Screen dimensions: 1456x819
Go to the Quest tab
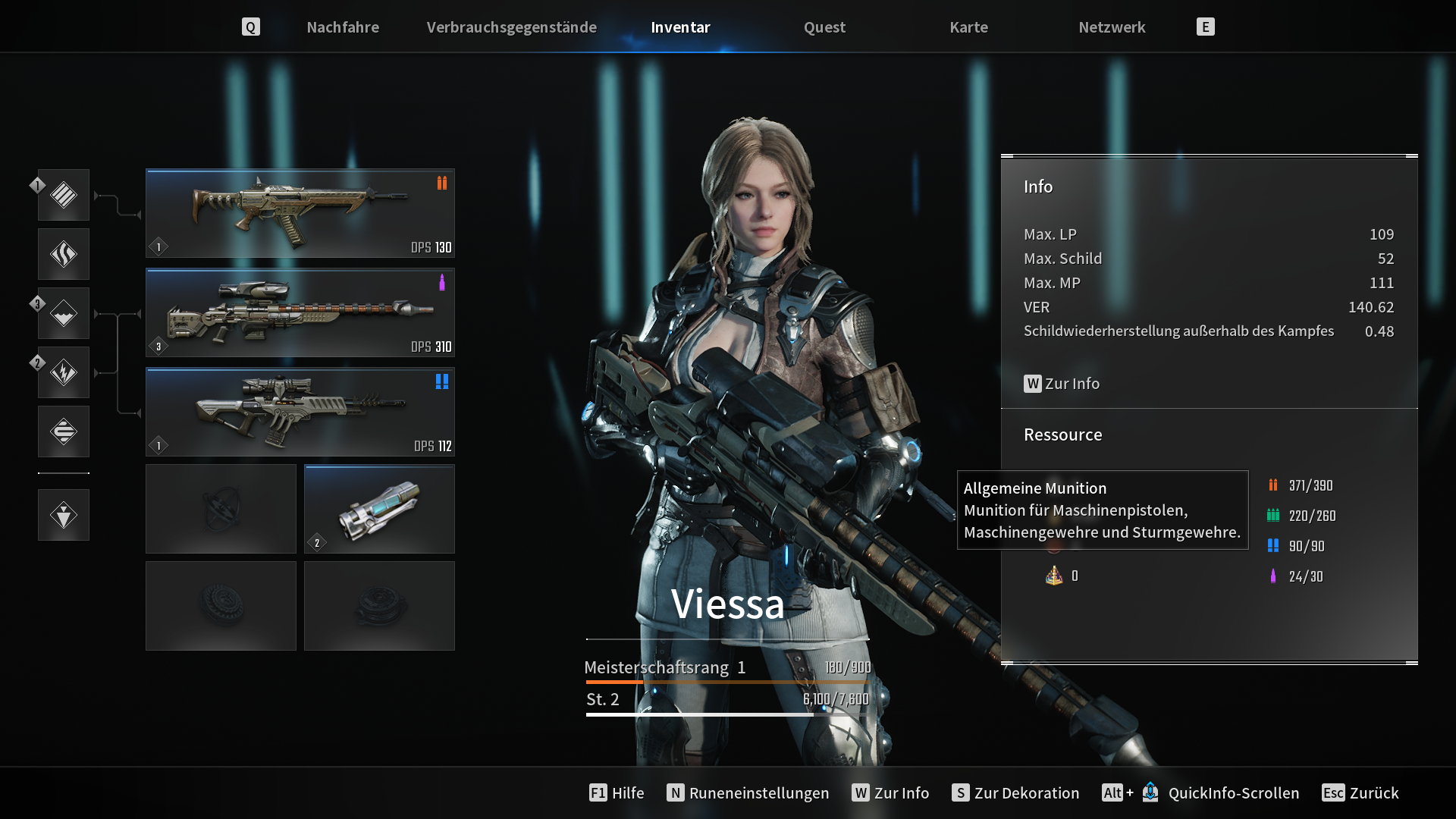824,27
